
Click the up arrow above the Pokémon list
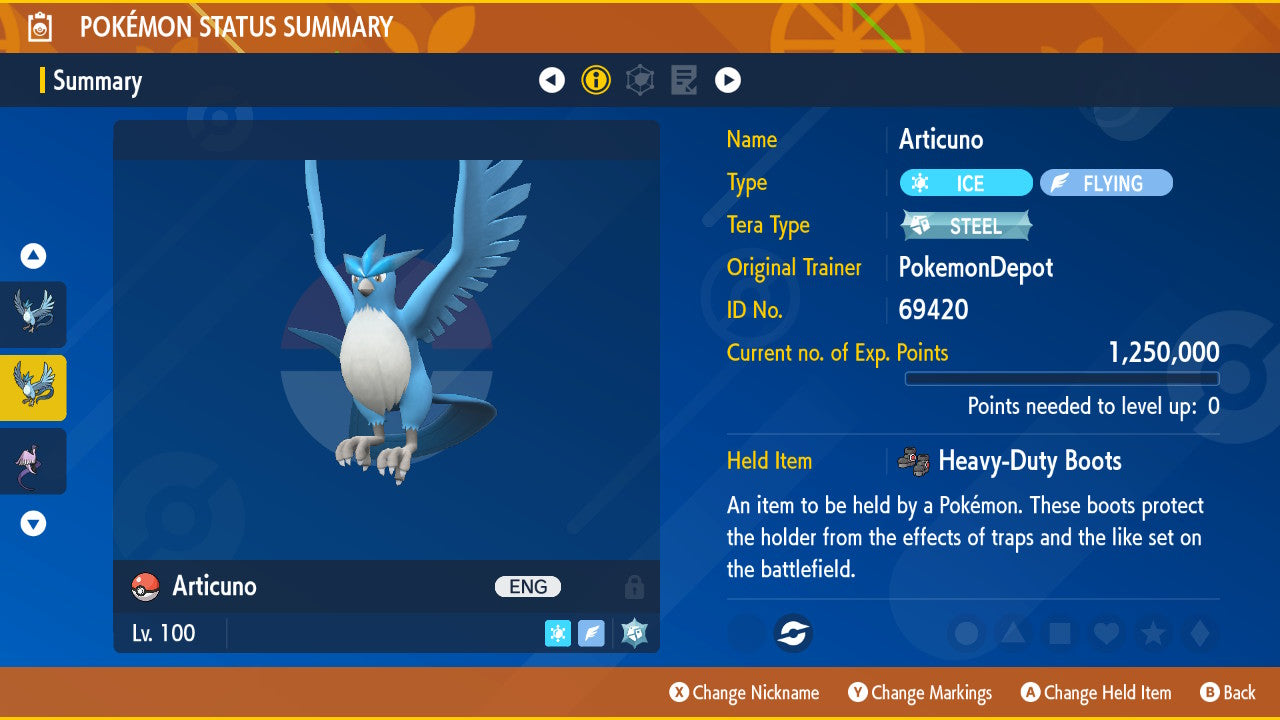[33, 256]
